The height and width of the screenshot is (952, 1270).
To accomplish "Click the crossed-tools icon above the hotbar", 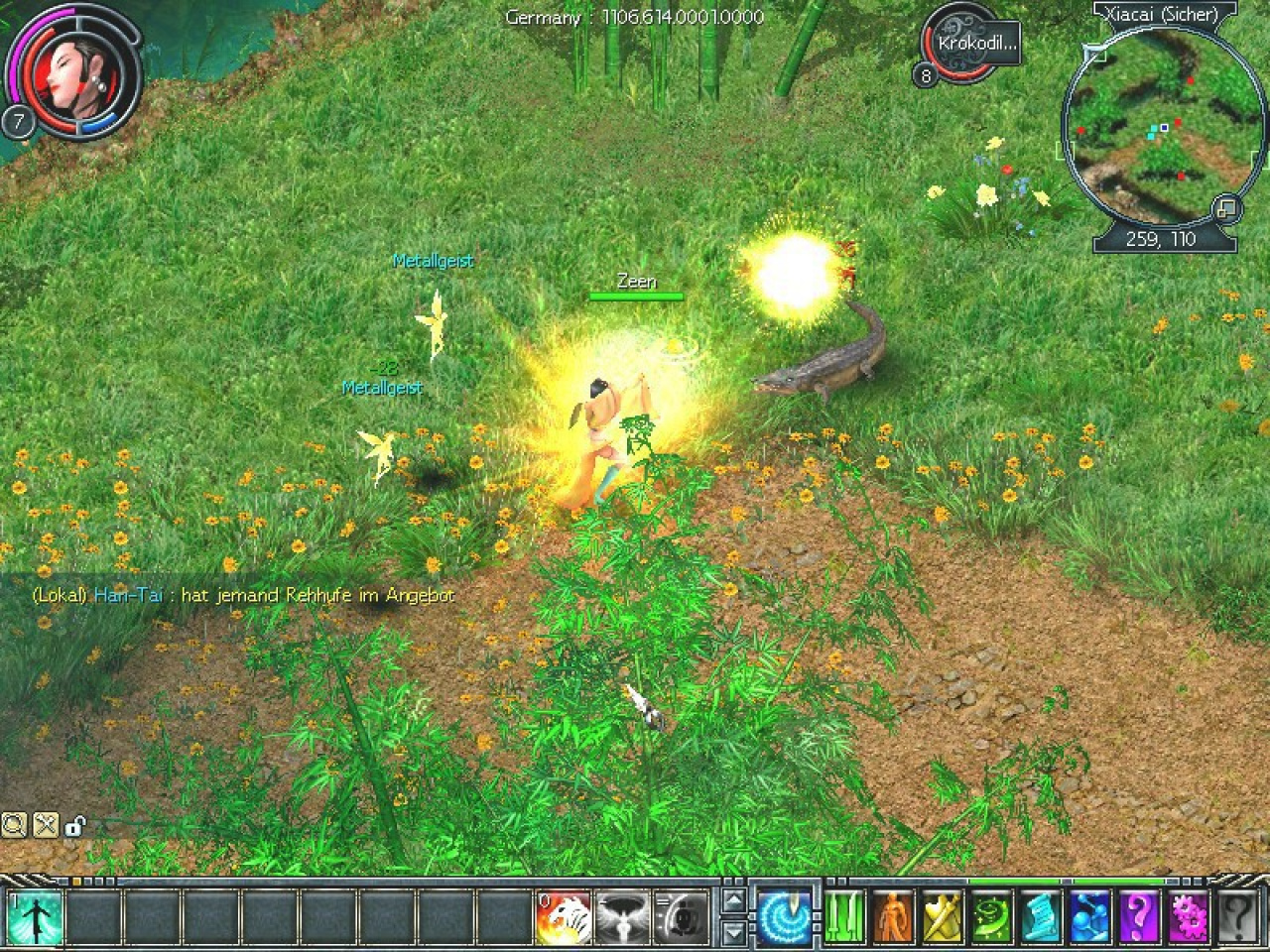I will pyautogui.click(x=45, y=824).
